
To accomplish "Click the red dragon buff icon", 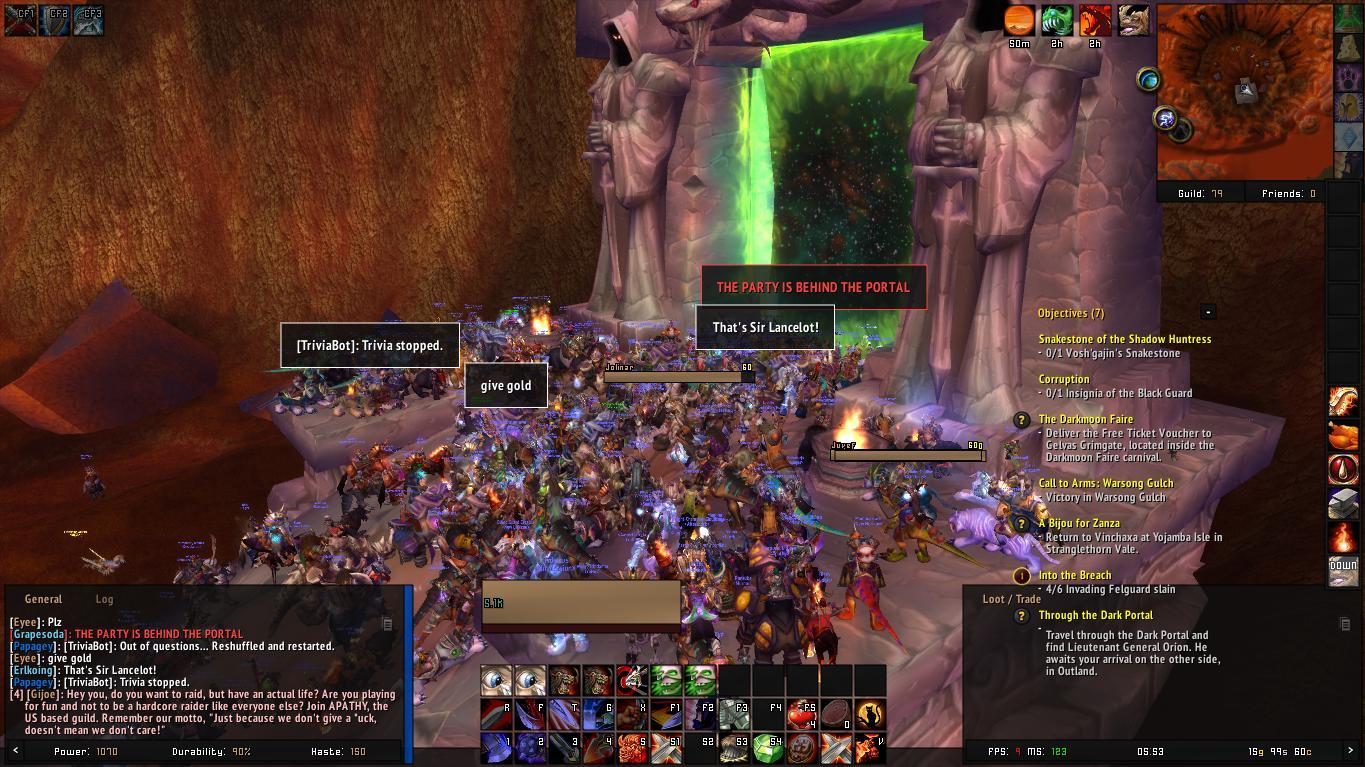I will pos(1095,20).
